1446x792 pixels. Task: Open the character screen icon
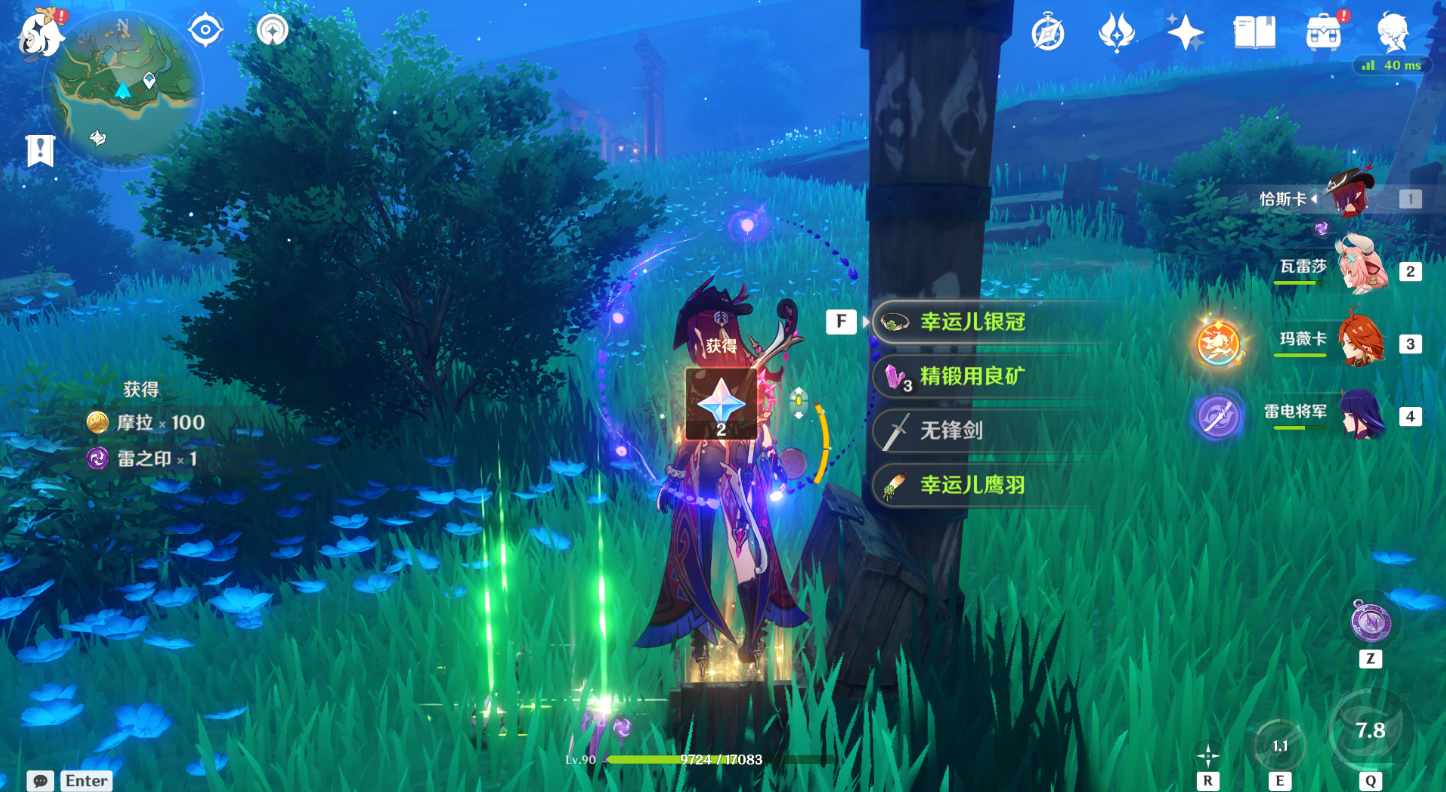point(1393,33)
